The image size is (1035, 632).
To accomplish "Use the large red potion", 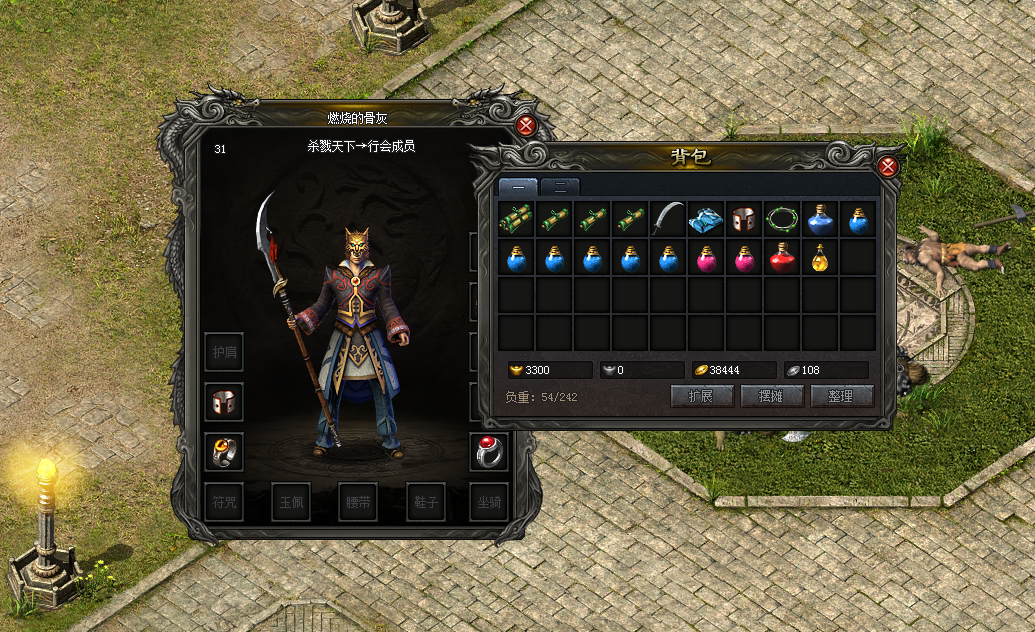I will click(x=782, y=258).
